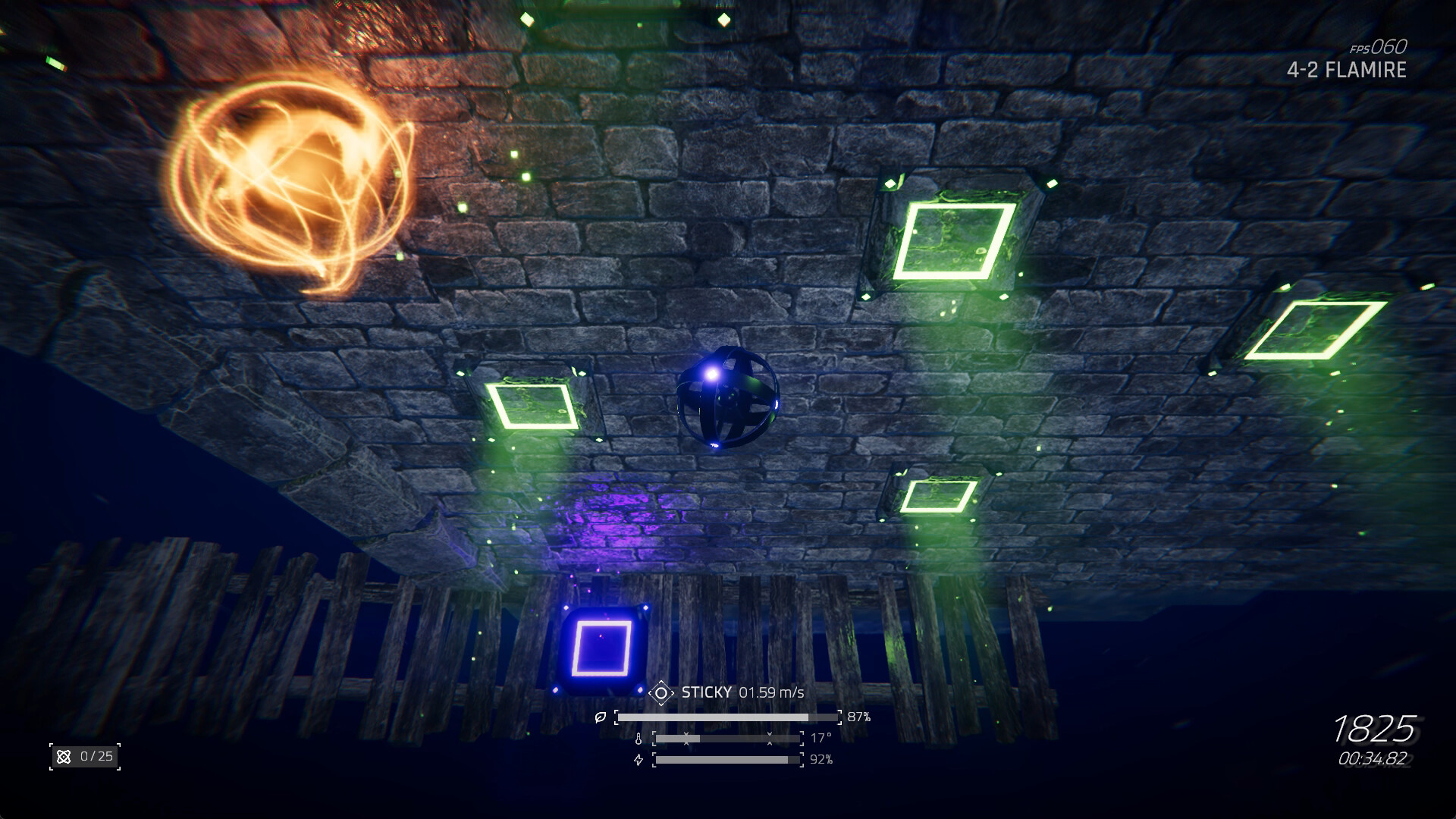Click the leaf icon beside the 87% bar
This screenshot has height=819, width=1456.
click(601, 717)
